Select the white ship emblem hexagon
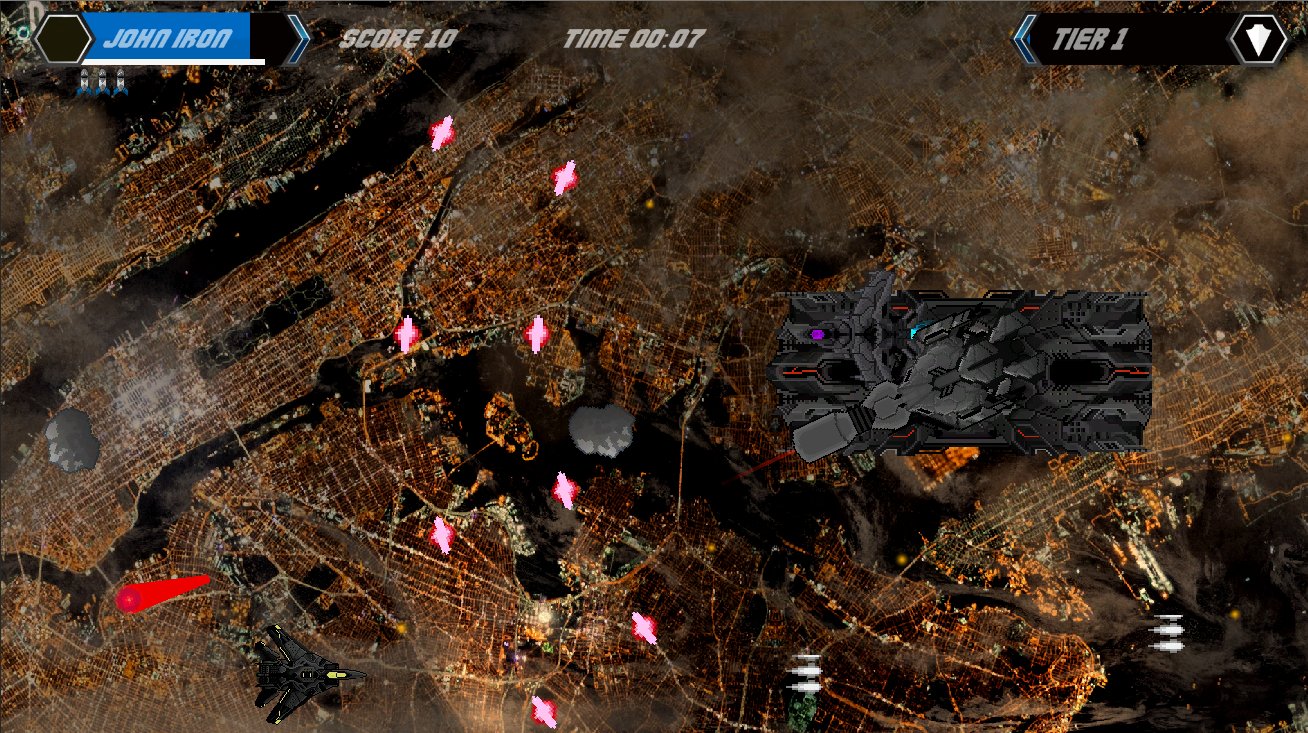The width and height of the screenshot is (1308, 733). pyautogui.click(x=1258, y=40)
